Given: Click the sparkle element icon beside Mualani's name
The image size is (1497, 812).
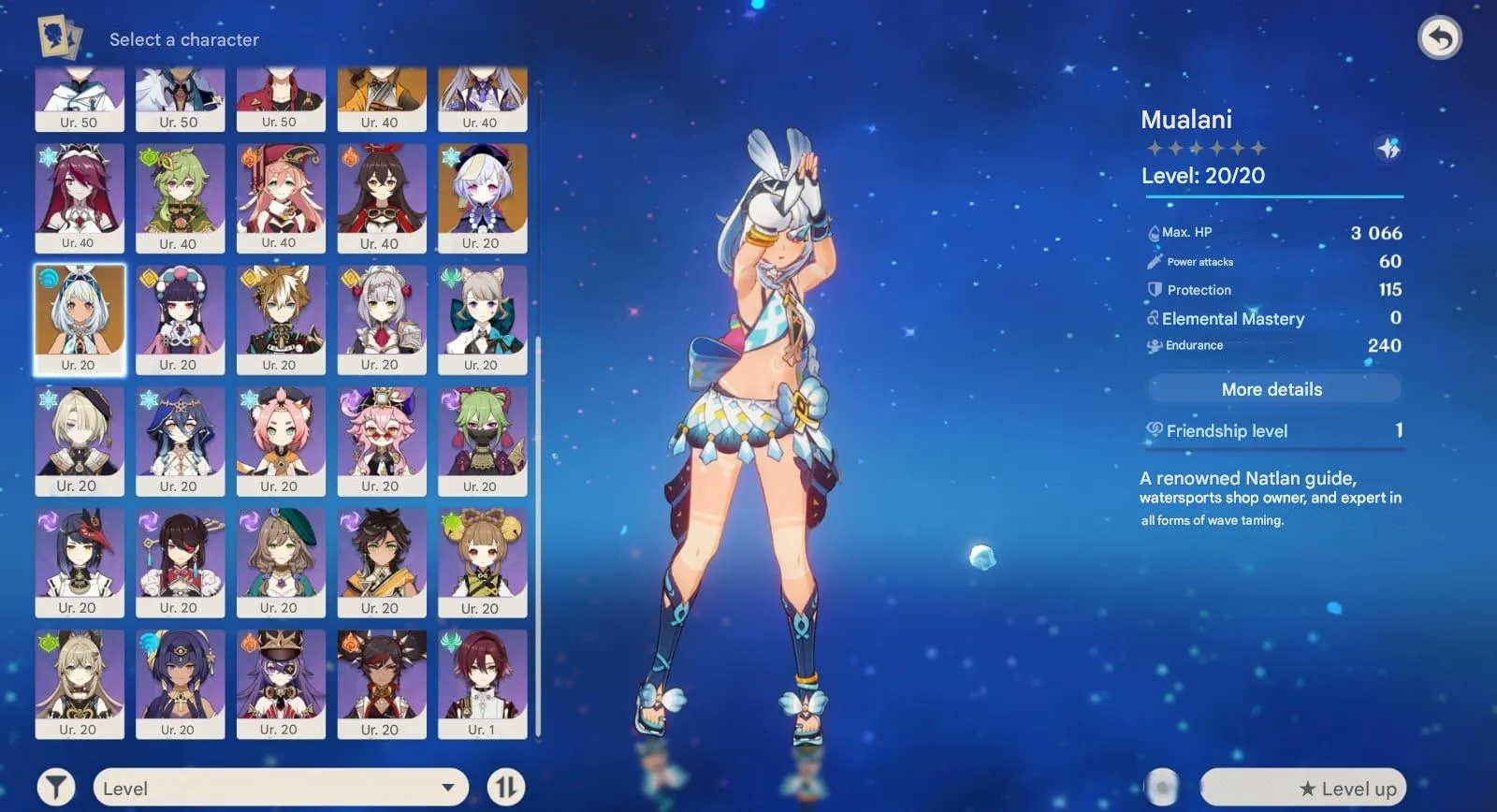Looking at the screenshot, I should 1386,148.
